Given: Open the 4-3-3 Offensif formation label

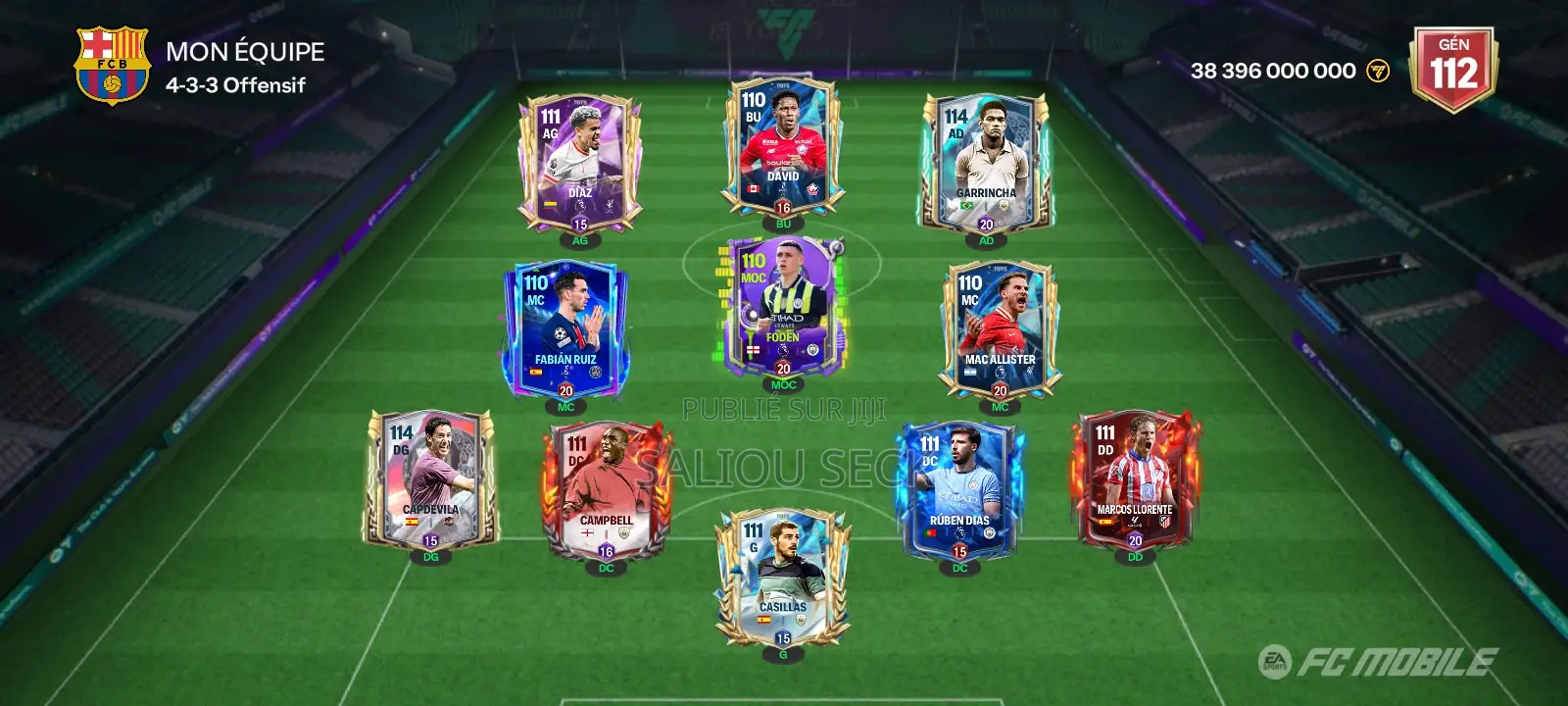Looking at the screenshot, I should [235, 85].
